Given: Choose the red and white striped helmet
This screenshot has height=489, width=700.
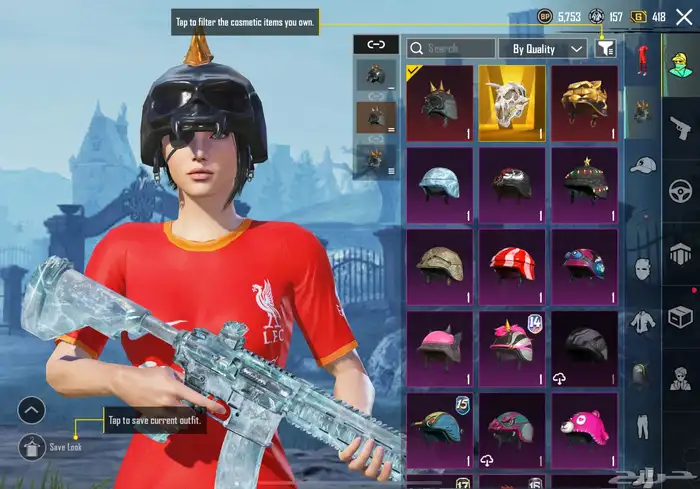Looking at the screenshot, I should pyautogui.click(x=512, y=267).
